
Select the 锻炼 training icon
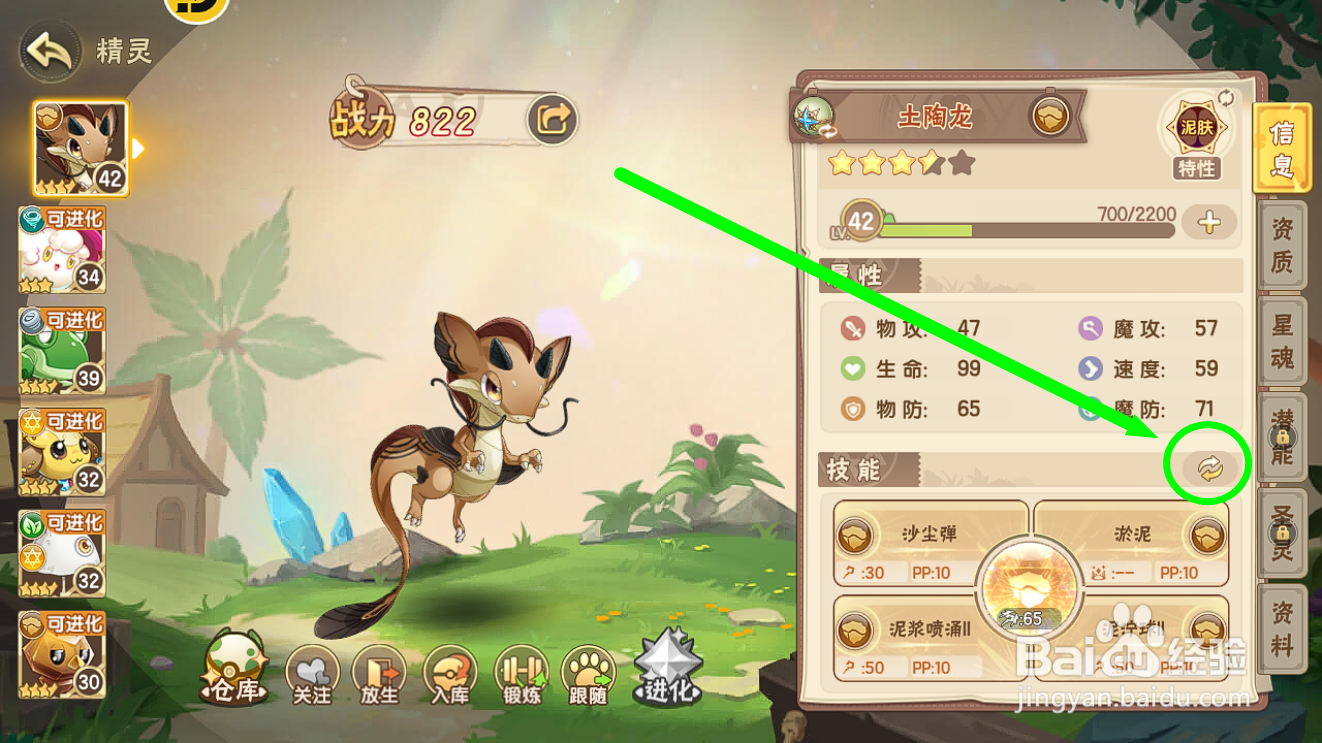pyautogui.click(x=521, y=672)
